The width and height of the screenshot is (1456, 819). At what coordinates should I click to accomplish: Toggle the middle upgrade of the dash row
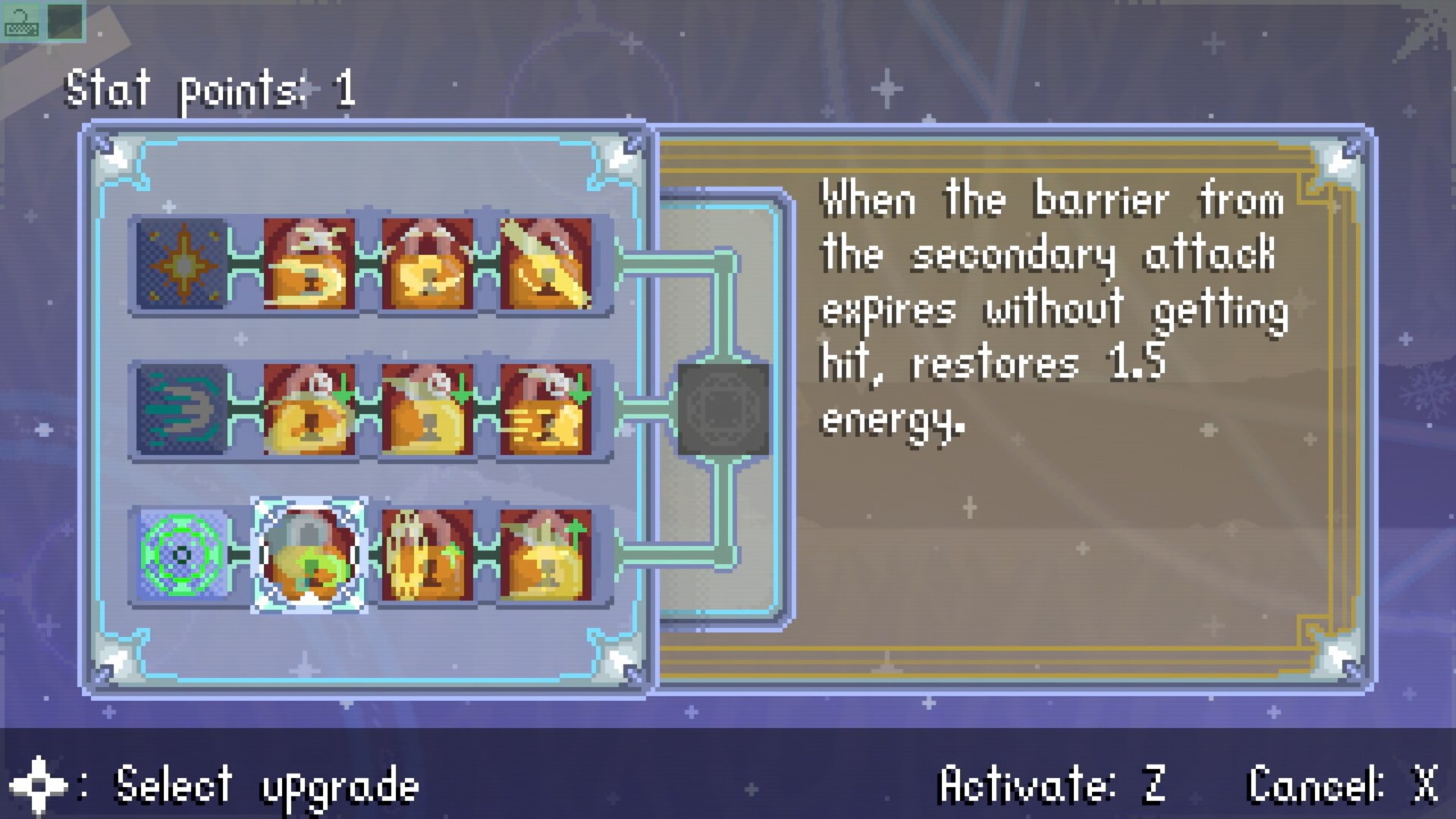click(x=428, y=409)
